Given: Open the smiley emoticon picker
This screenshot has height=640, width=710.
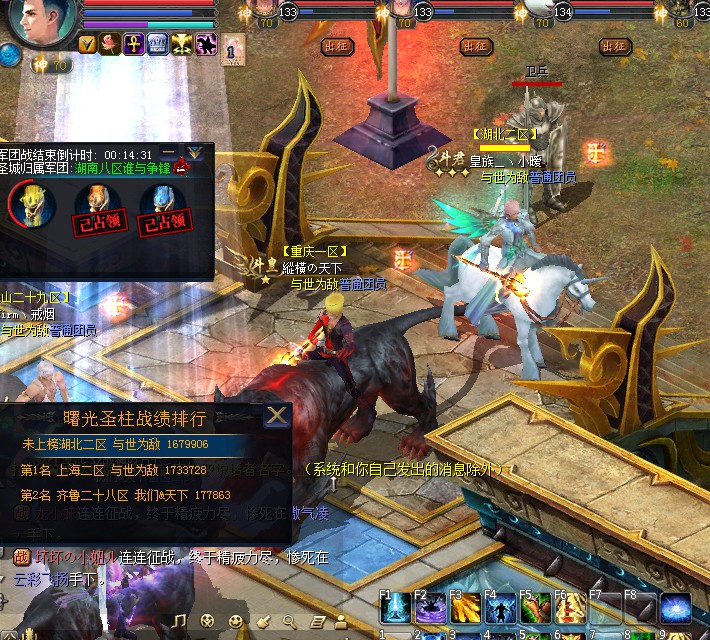Looking at the screenshot, I should click(235, 621).
